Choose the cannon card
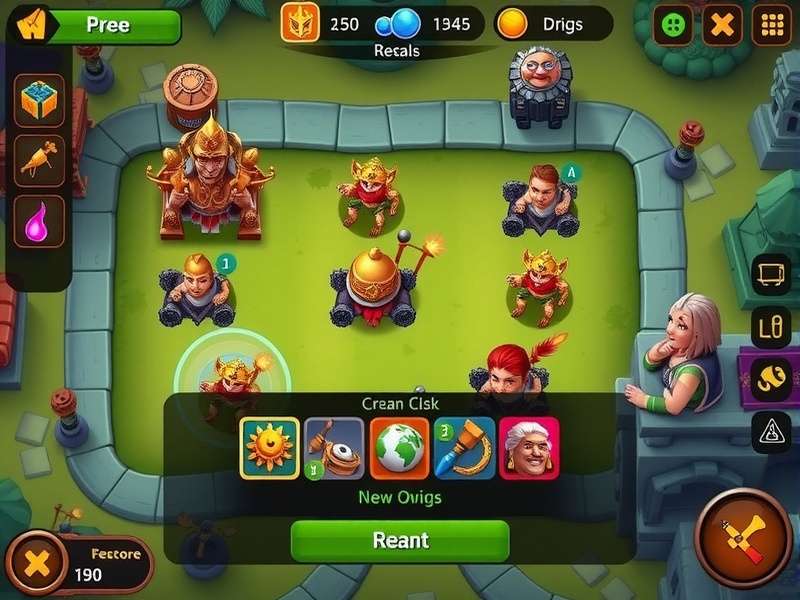 (335, 448)
